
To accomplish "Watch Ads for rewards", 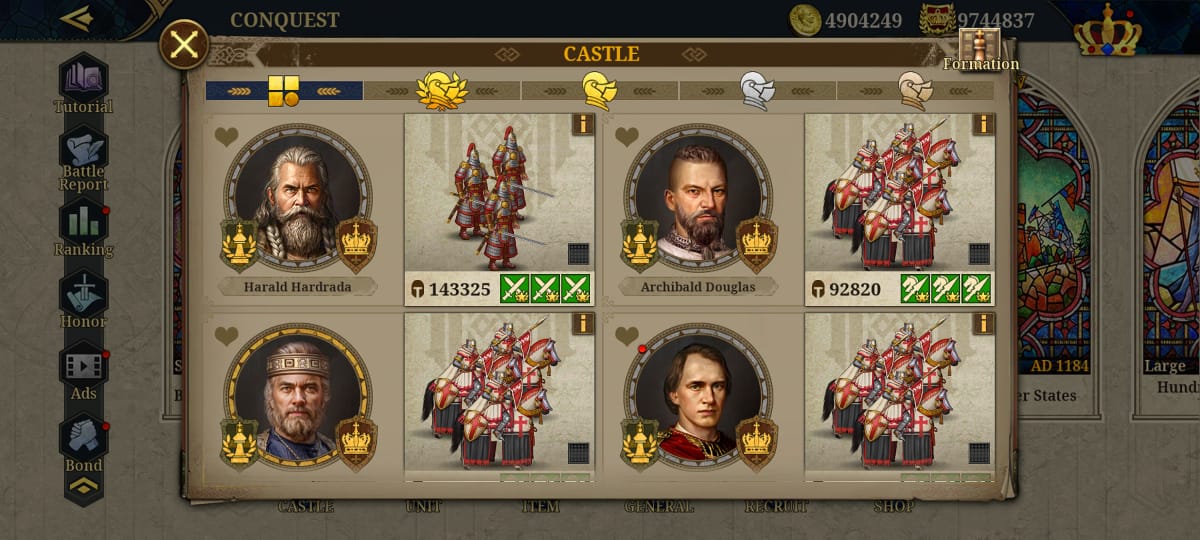I will click(x=83, y=372).
